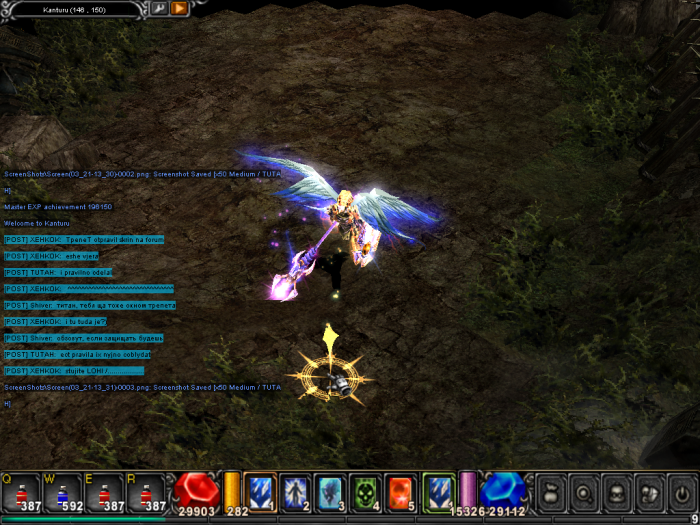The image size is (700, 525).
Task: Activate the green skull skill
Action: click(365, 491)
